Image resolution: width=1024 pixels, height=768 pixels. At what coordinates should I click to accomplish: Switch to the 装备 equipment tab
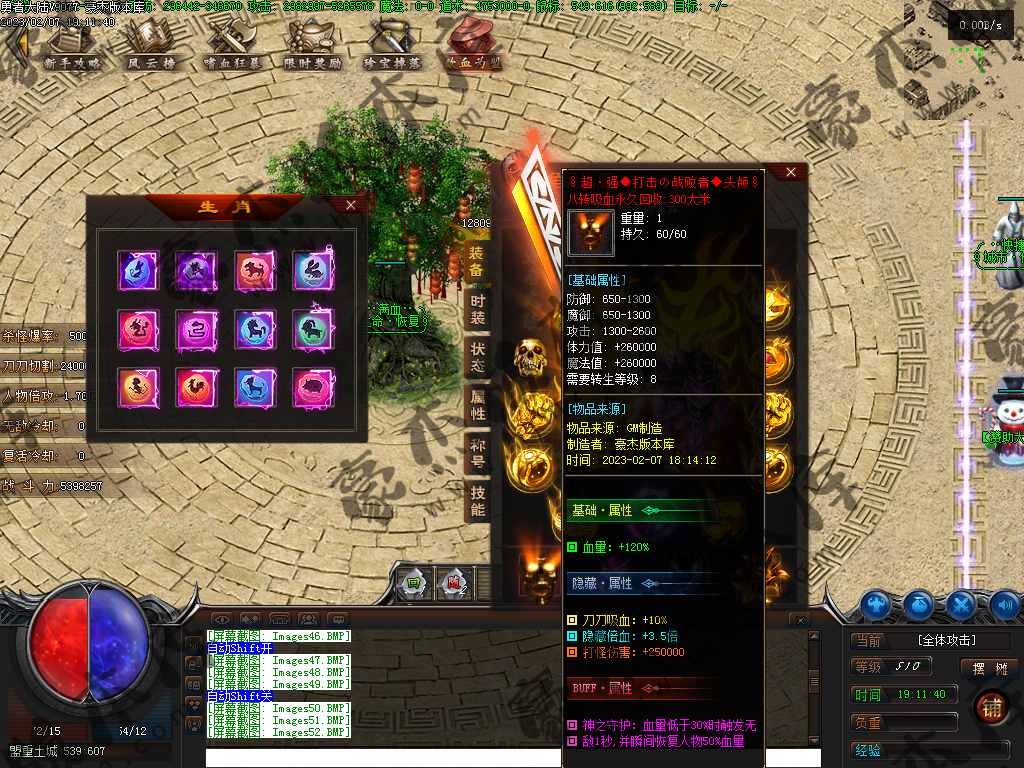[x=477, y=261]
